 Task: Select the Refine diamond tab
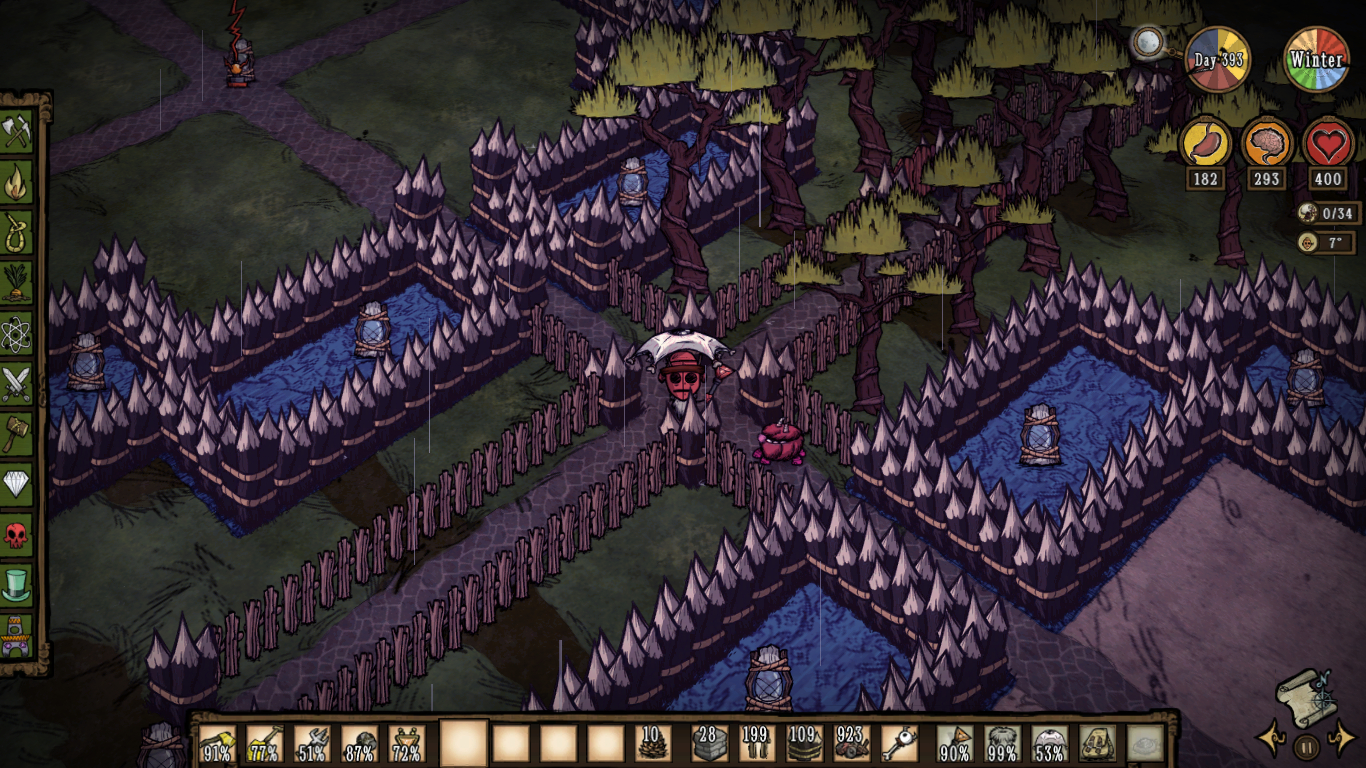17,485
